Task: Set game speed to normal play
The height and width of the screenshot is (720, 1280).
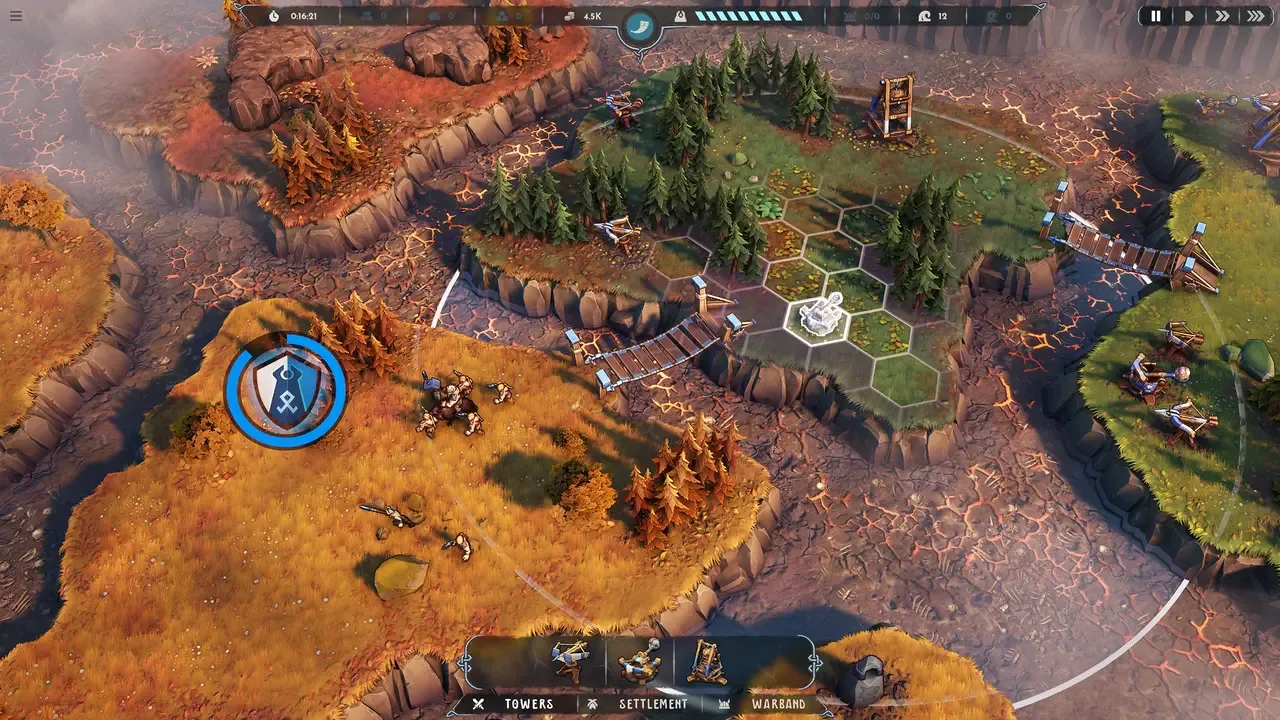Action: (x=1189, y=16)
